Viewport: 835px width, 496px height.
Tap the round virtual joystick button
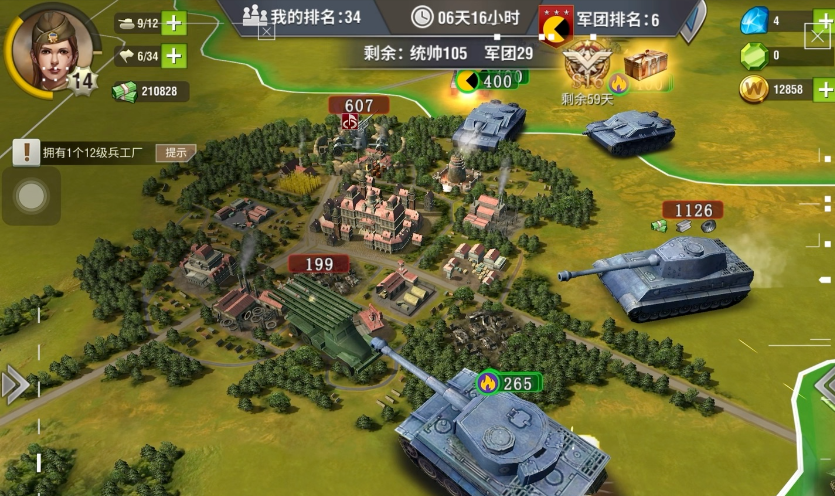tap(31, 196)
